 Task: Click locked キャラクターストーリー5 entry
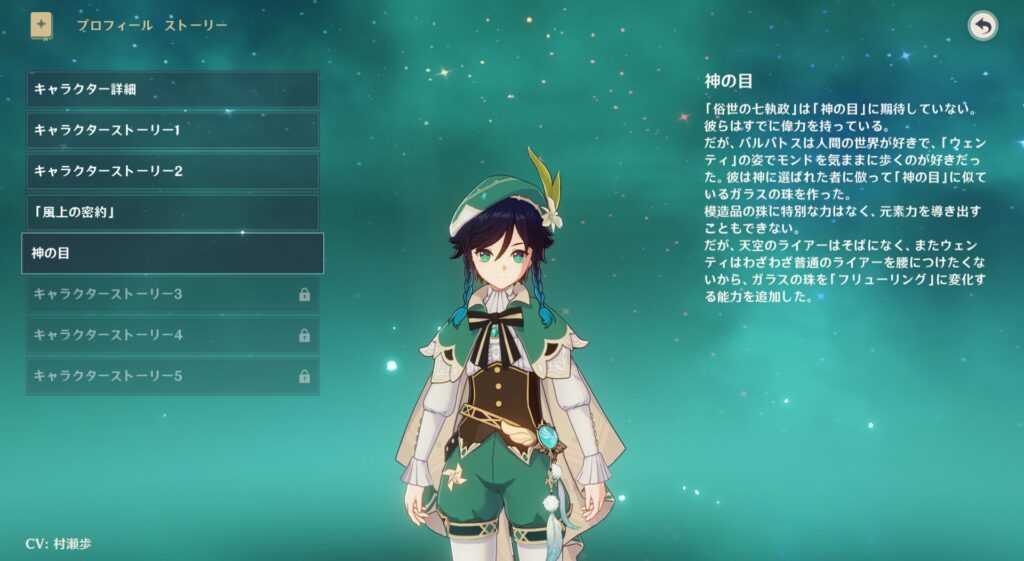pos(172,376)
